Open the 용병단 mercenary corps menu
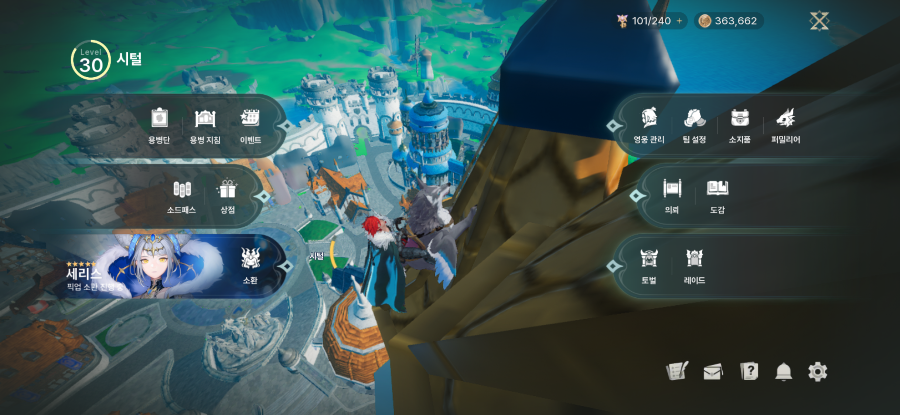This screenshot has height=415, width=900. [x=158, y=124]
